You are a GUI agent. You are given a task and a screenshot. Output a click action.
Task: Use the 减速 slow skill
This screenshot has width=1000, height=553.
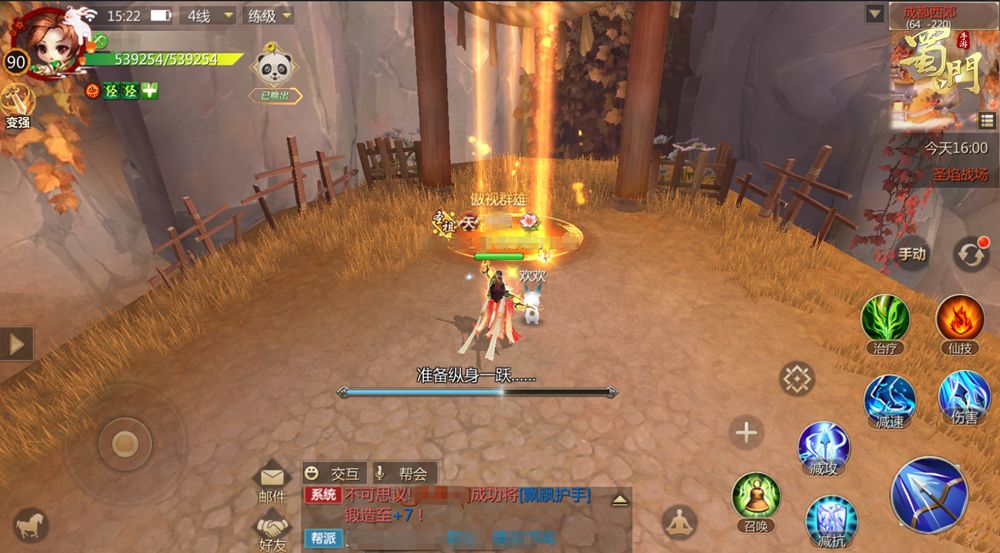tap(888, 400)
